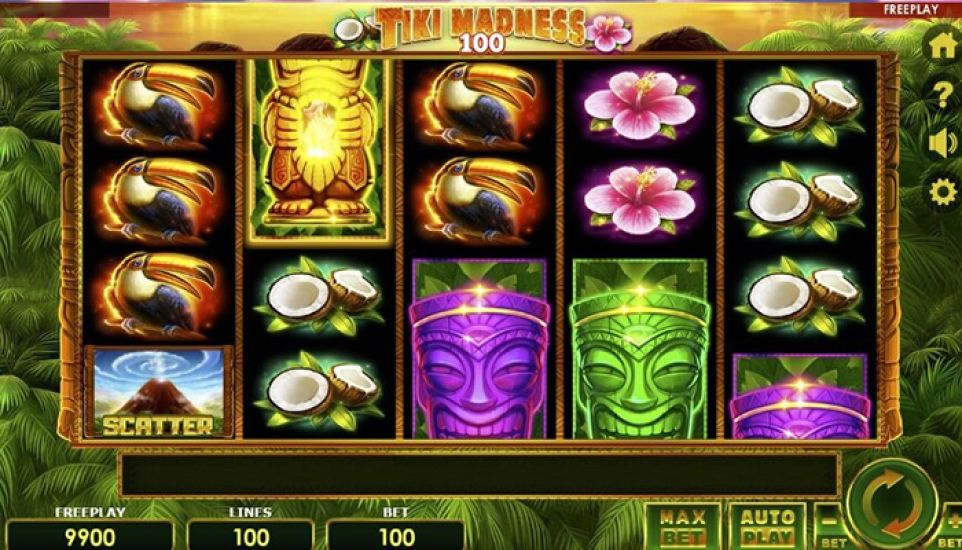Screen dimensions: 962x550
Task: Open settings using the gear icon
Action: click(x=942, y=192)
